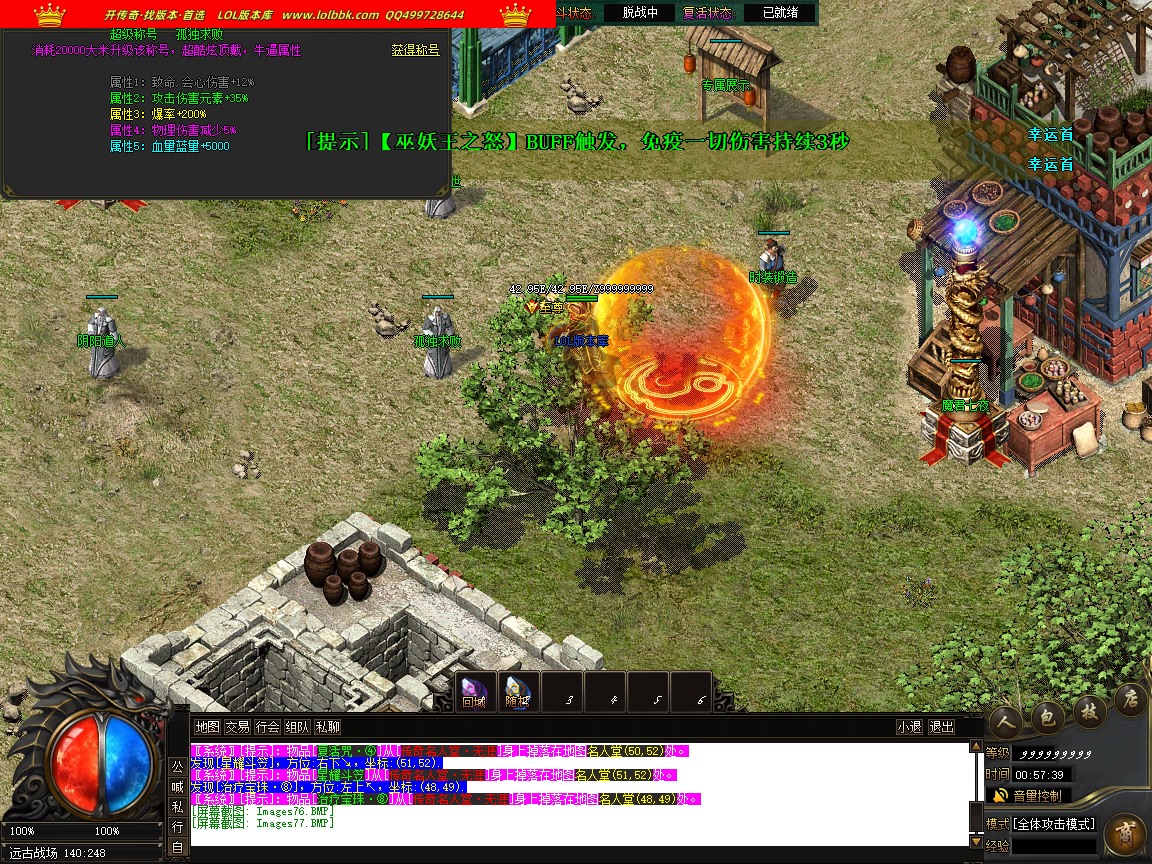This screenshot has width=1152, height=864.
Task: Switch to the 私聊 private chat tab
Action: click(x=327, y=727)
